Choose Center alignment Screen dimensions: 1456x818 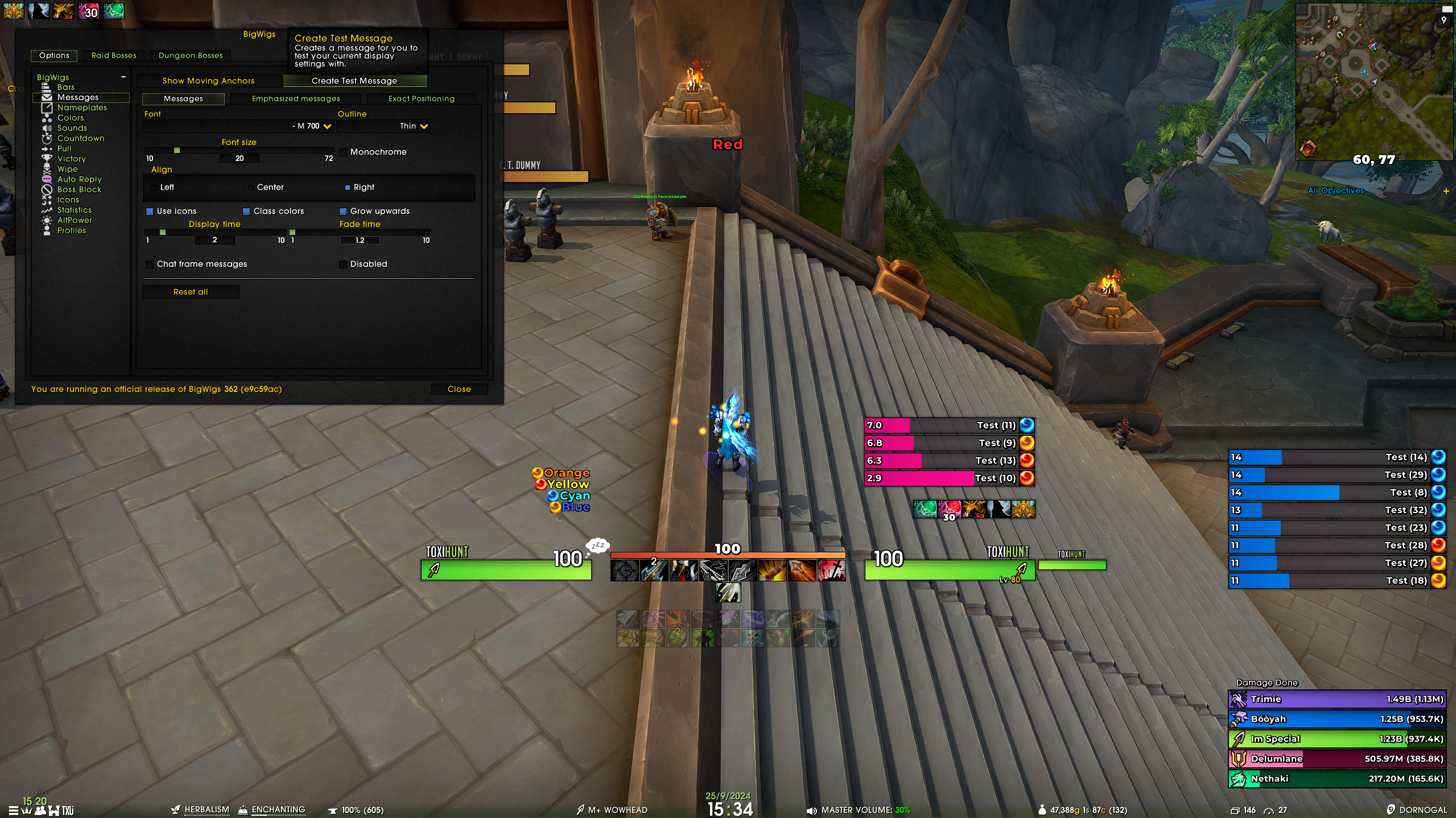(251, 188)
